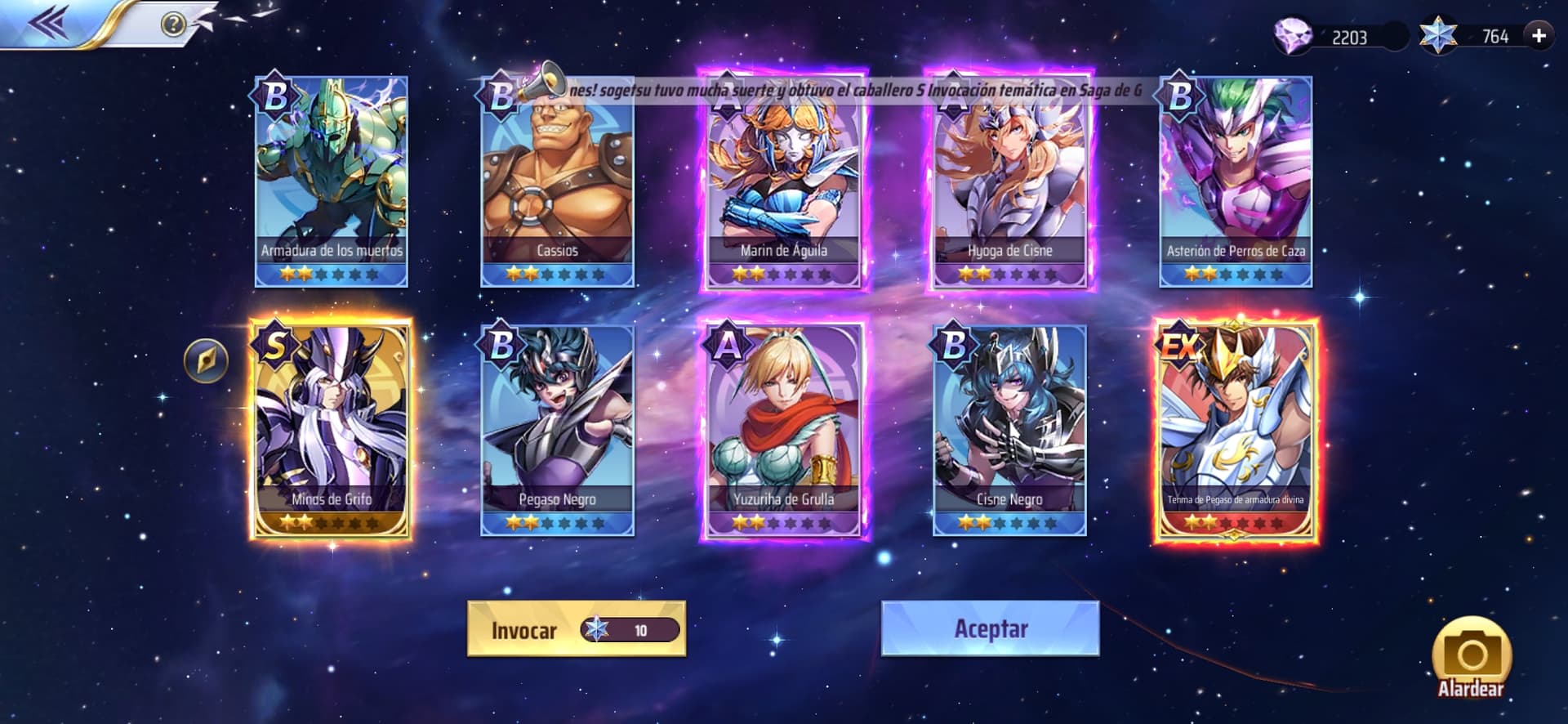Click the gold compass icon

click(x=206, y=360)
